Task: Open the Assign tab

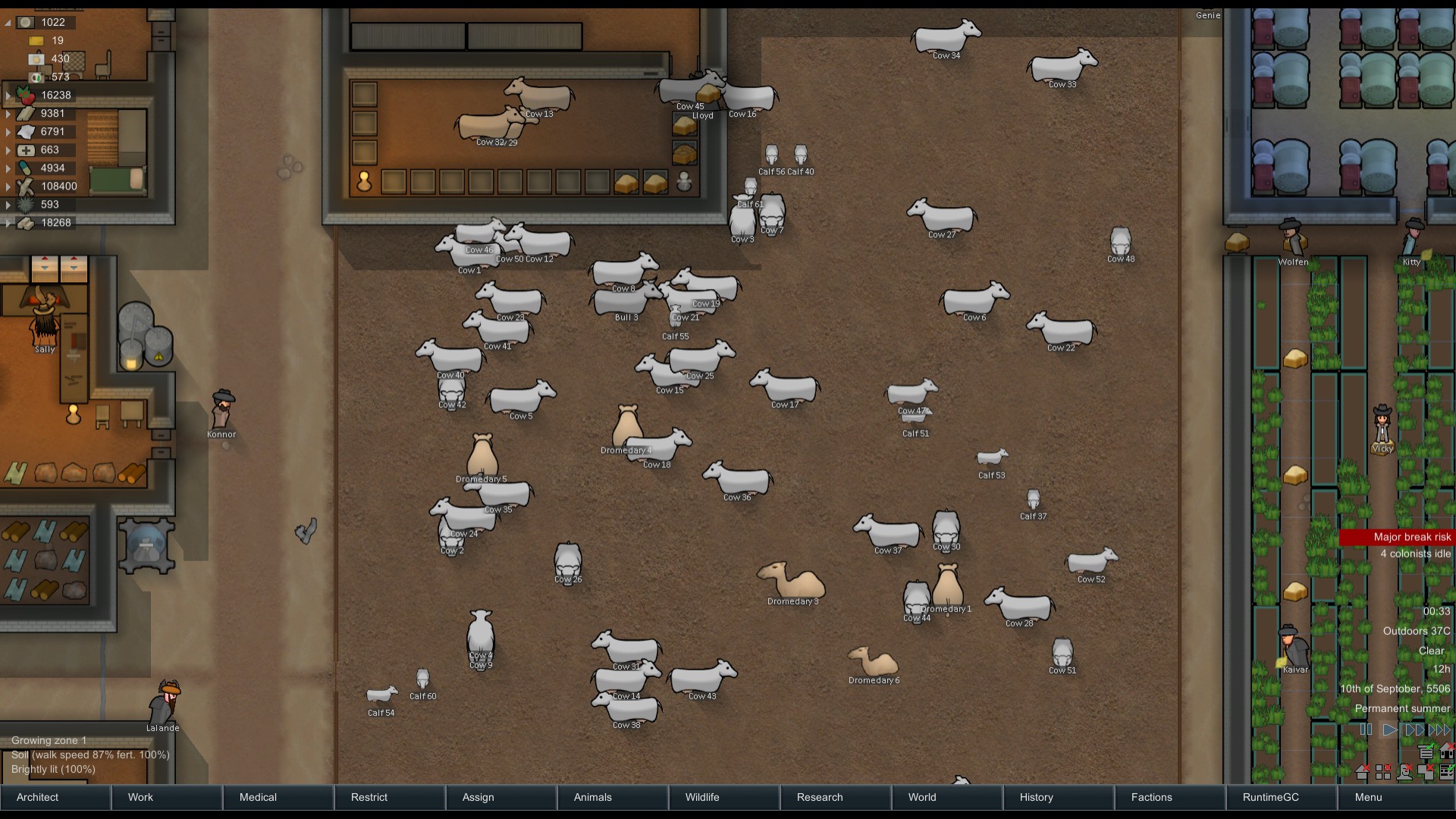Action: [501, 797]
